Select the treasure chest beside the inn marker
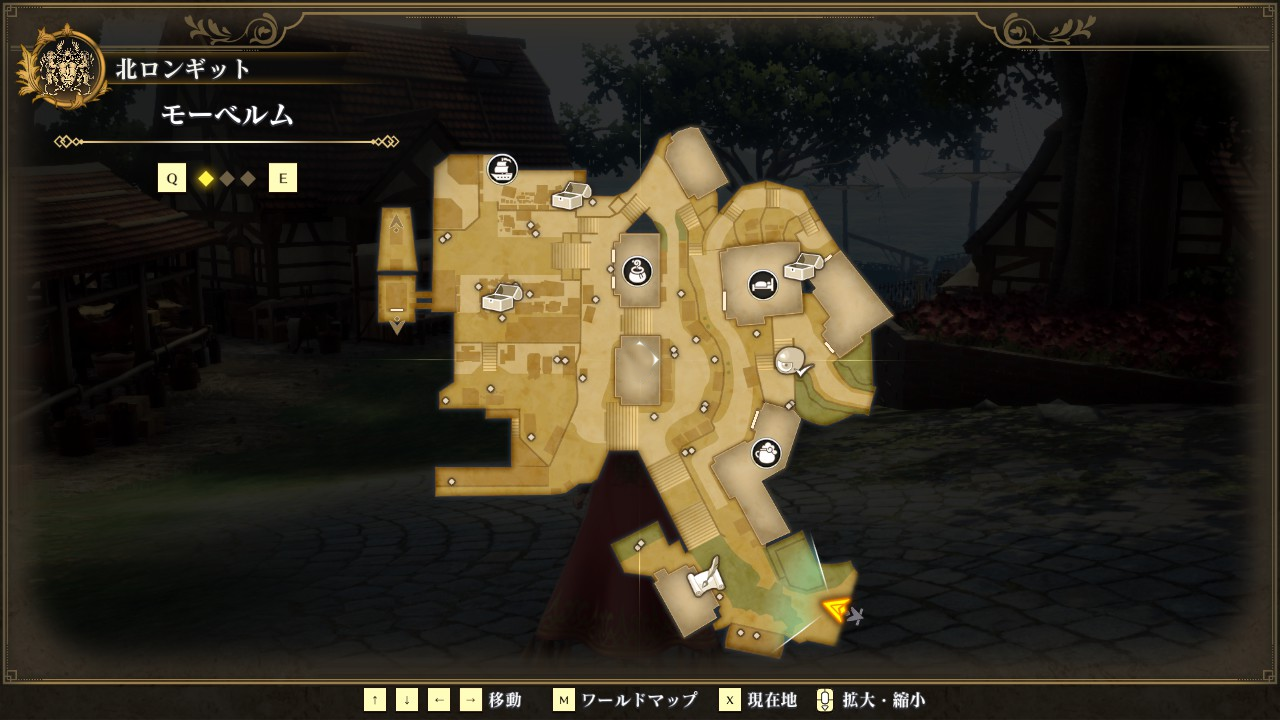 (803, 266)
